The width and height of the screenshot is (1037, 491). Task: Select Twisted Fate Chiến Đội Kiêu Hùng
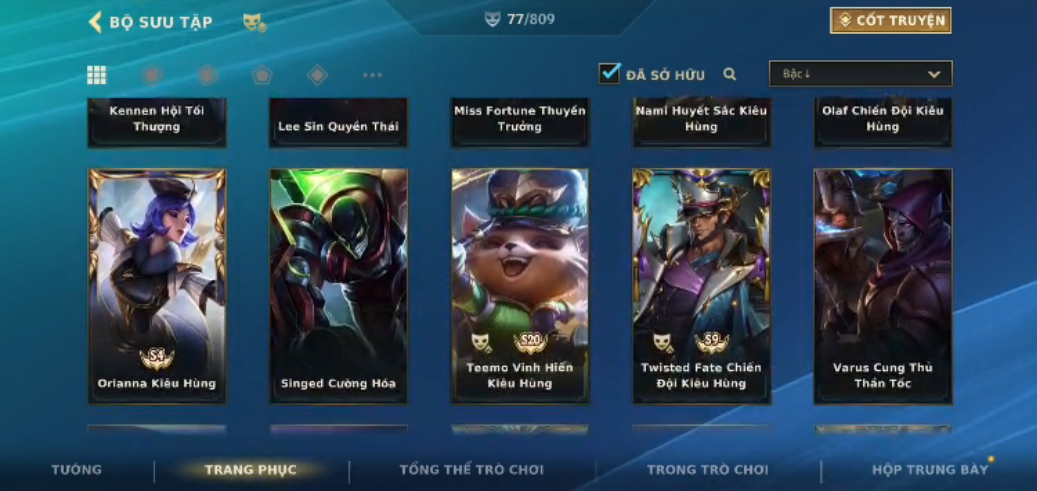pyautogui.click(x=701, y=285)
